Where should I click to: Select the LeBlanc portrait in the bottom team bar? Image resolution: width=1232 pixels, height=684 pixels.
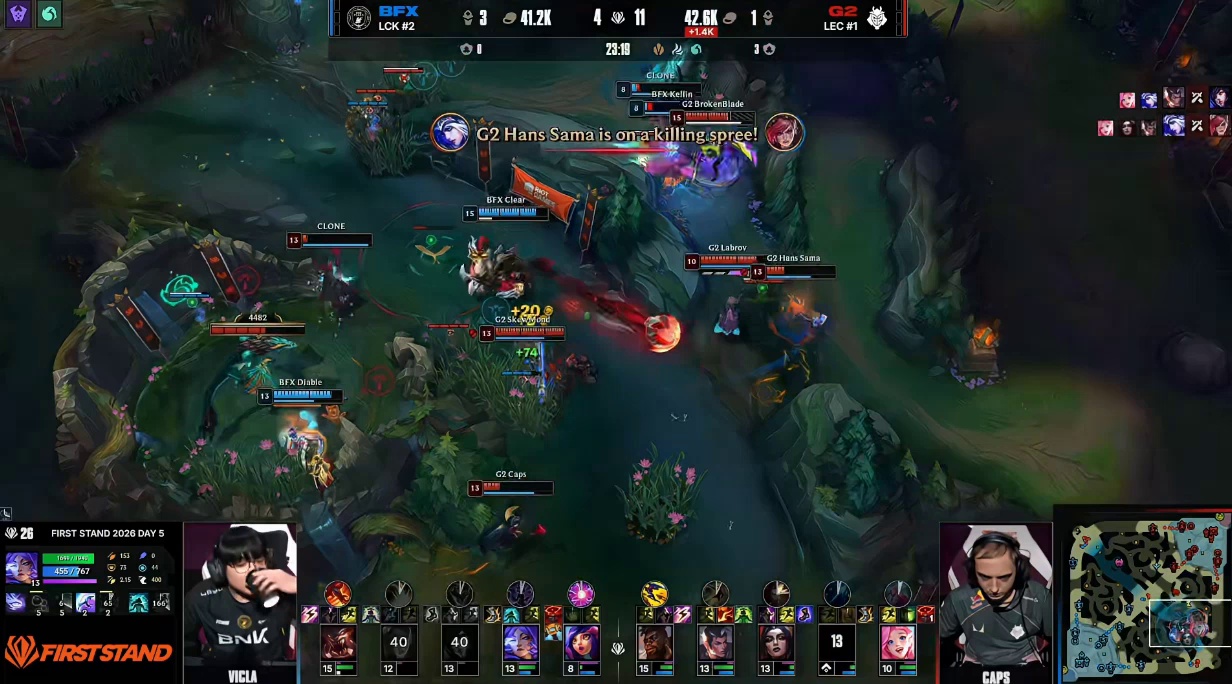pos(520,643)
